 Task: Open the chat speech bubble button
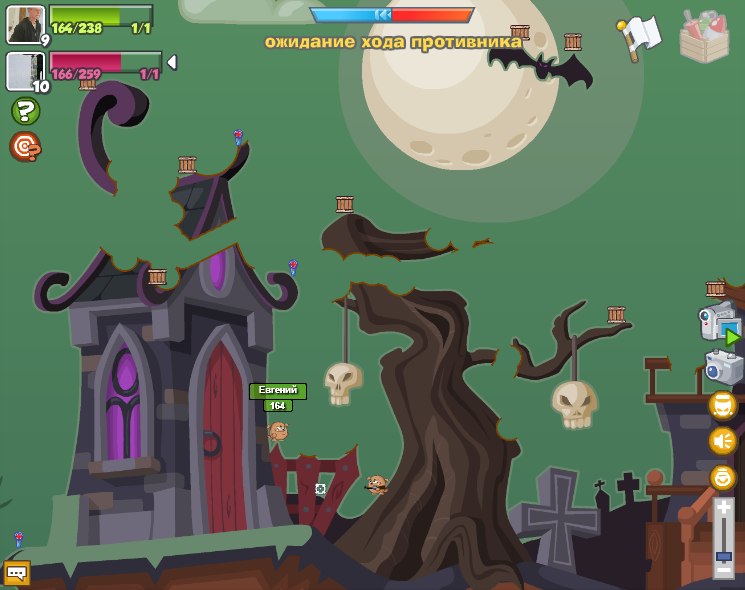[x=17, y=573]
